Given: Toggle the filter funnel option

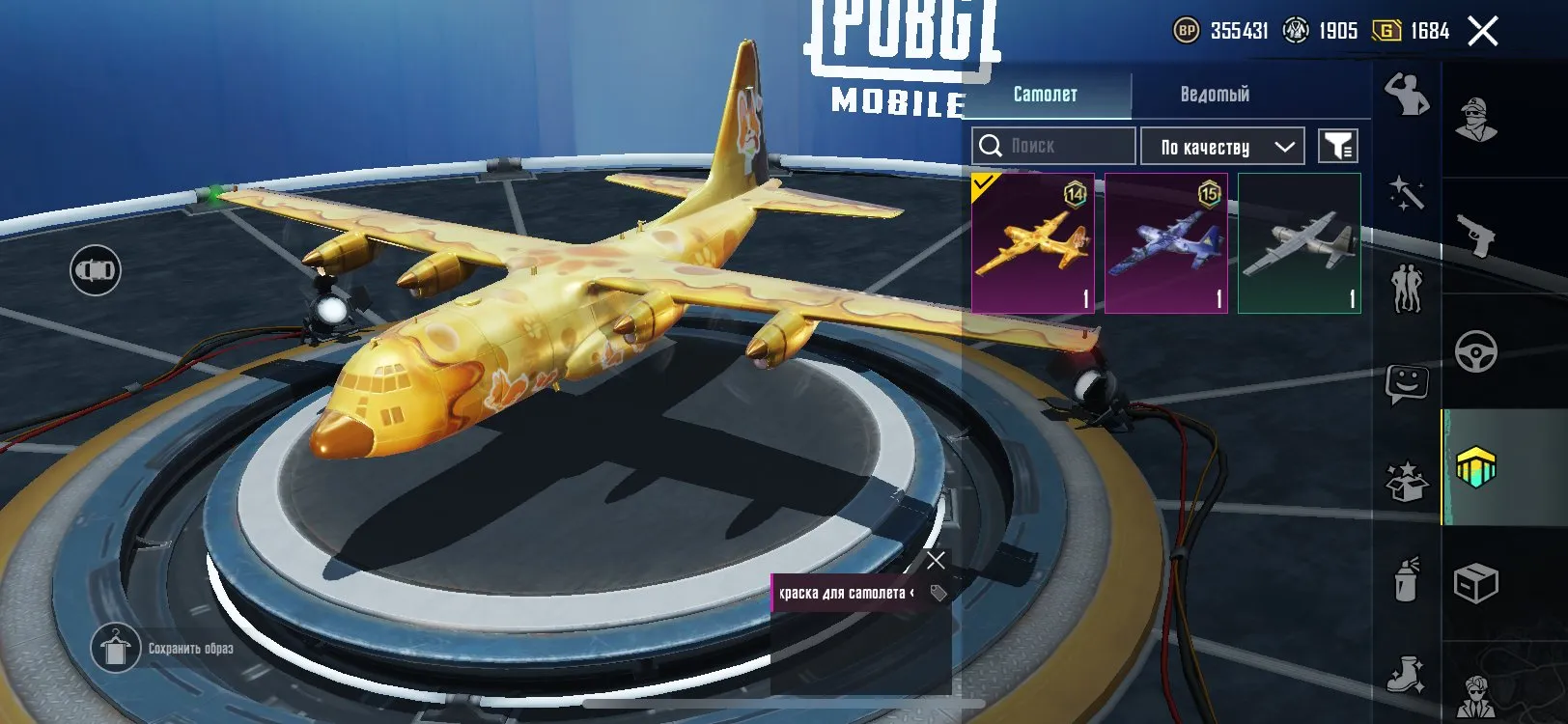Looking at the screenshot, I should (1336, 146).
